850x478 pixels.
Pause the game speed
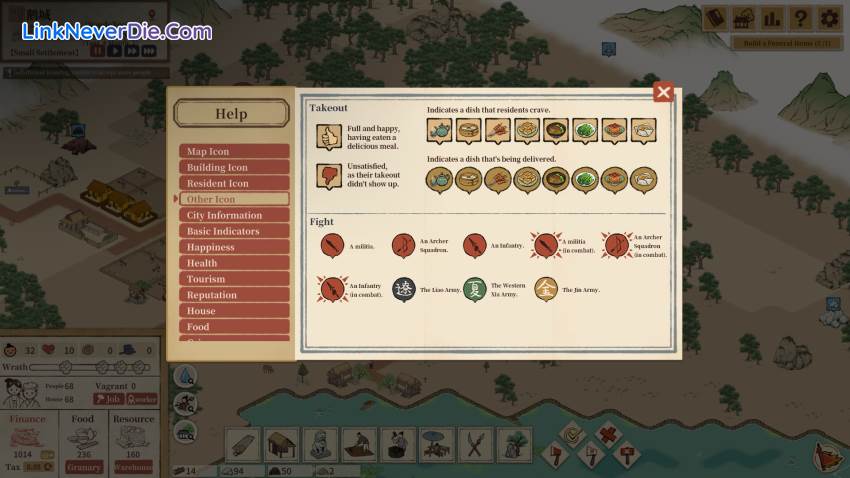point(99,50)
